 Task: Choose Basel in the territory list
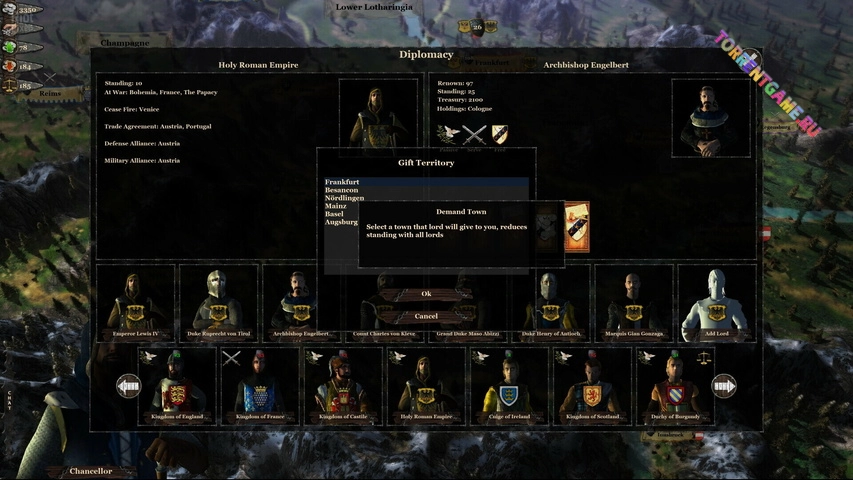(x=335, y=214)
